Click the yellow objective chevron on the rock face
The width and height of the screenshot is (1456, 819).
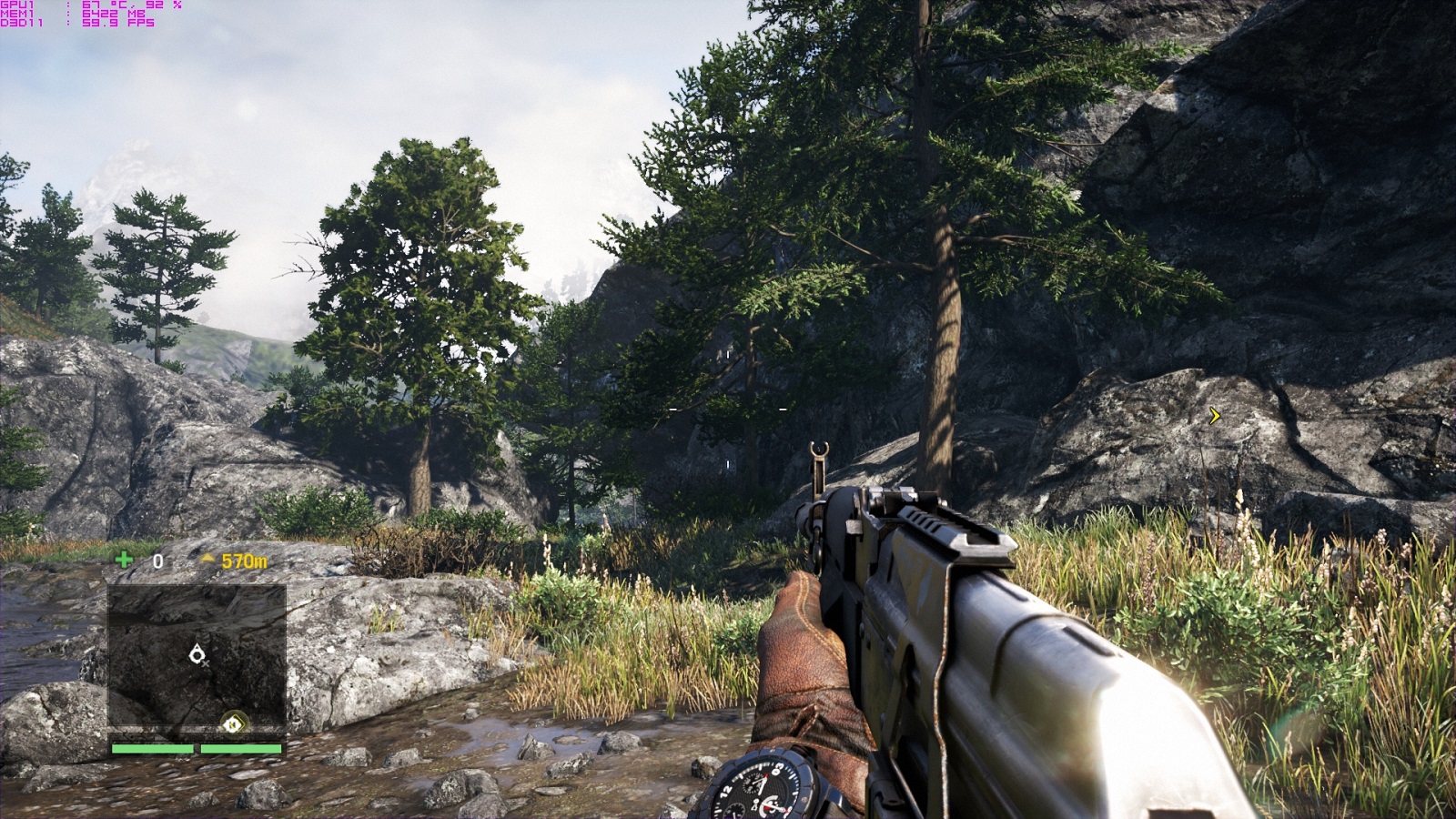click(x=1214, y=418)
